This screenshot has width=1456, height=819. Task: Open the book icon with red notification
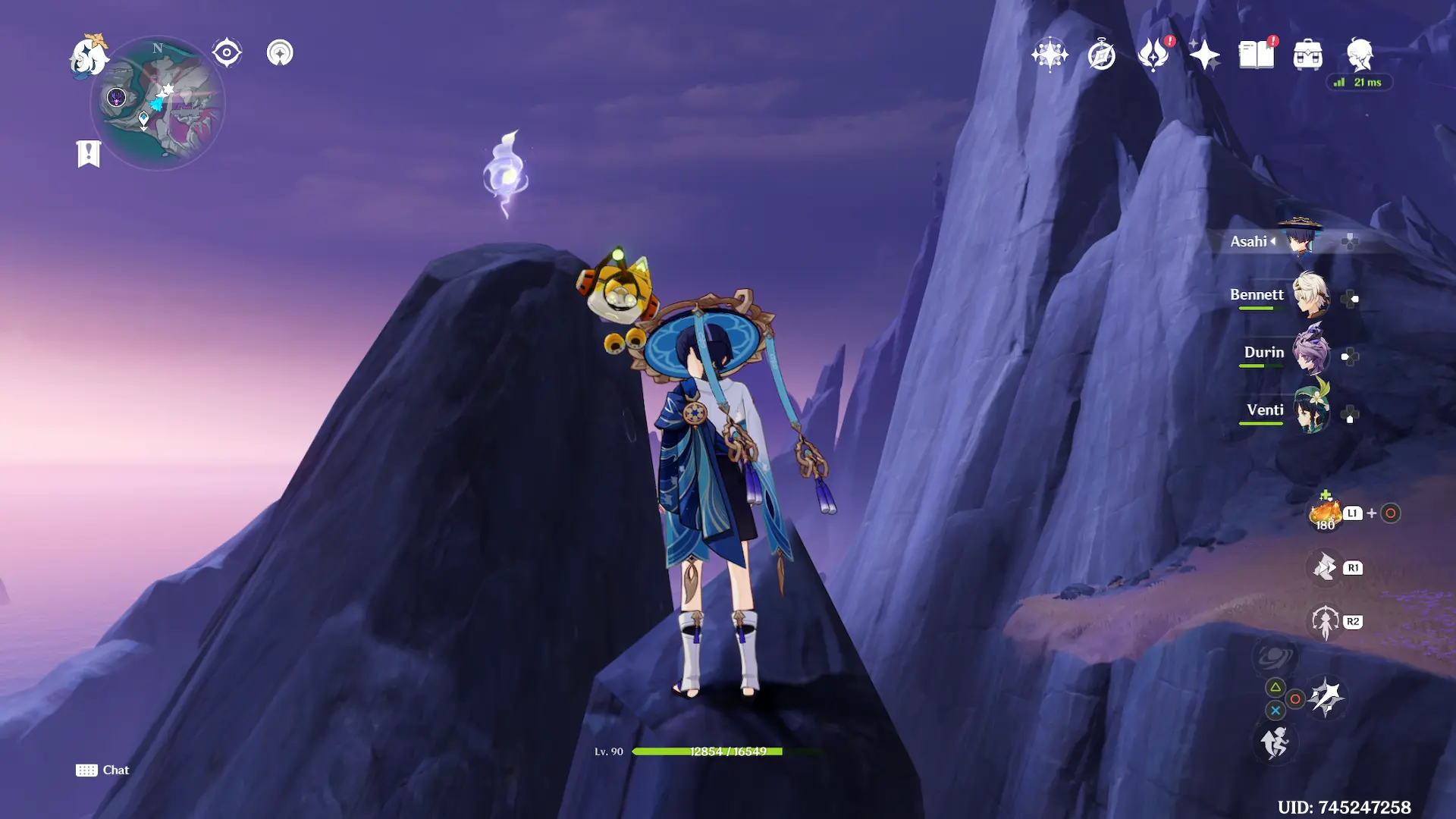(x=1257, y=55)
